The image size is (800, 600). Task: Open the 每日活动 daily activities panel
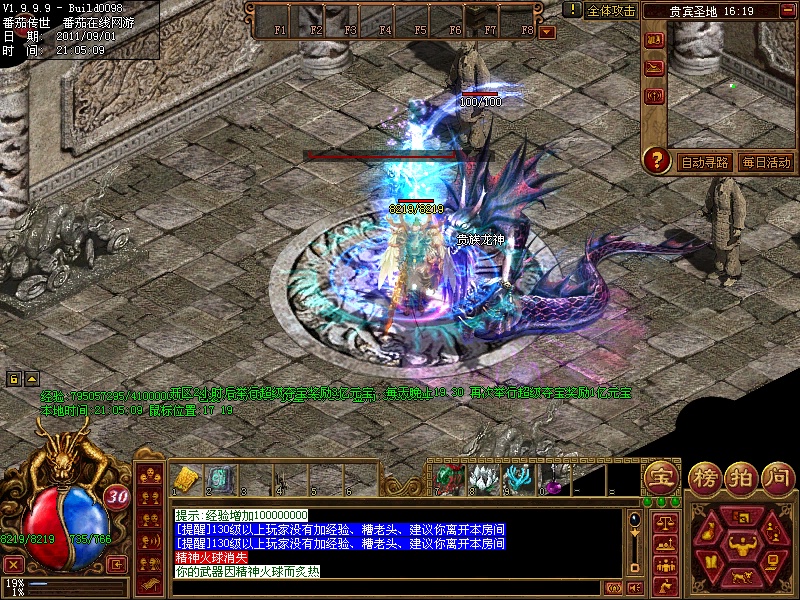[766, 161]
